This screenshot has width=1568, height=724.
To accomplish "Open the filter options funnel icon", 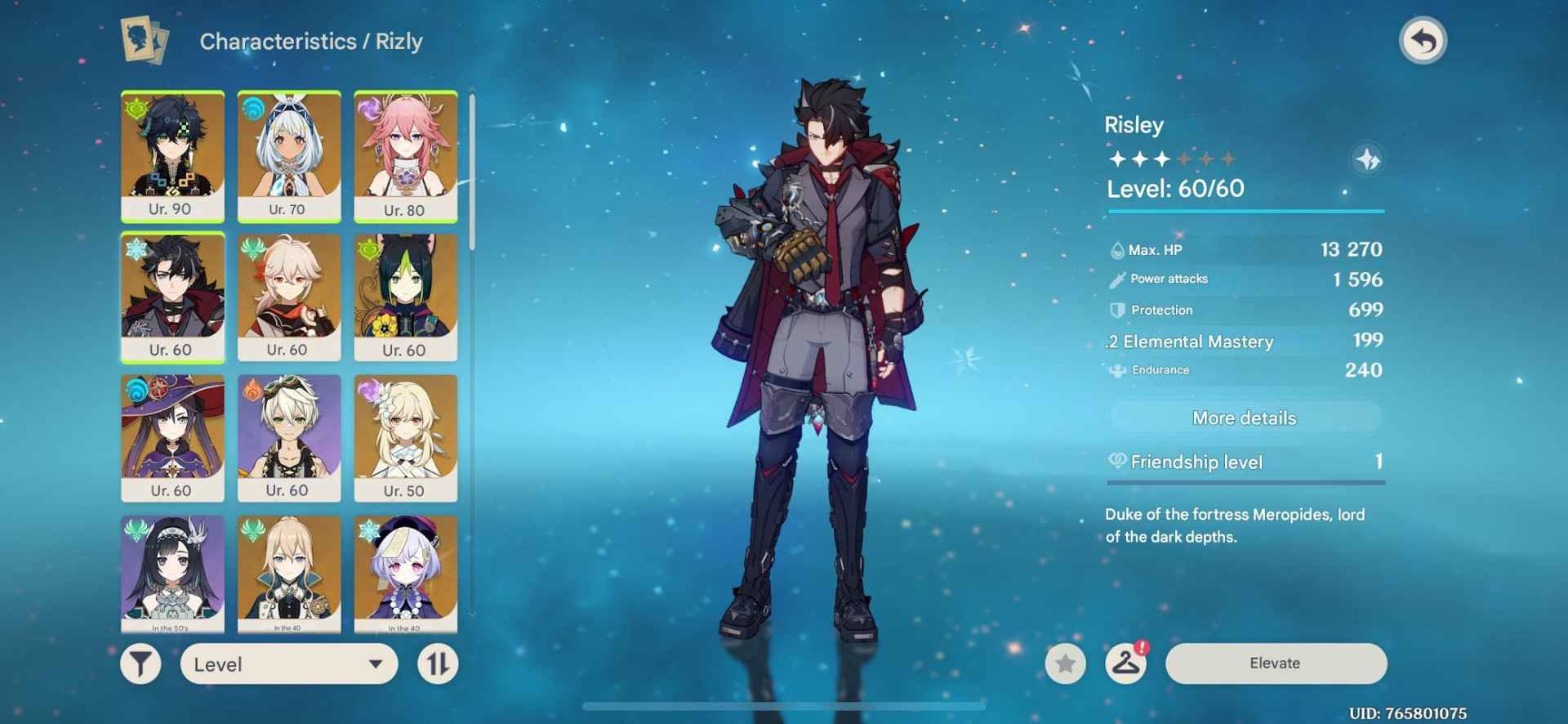I will coord(140,664).
